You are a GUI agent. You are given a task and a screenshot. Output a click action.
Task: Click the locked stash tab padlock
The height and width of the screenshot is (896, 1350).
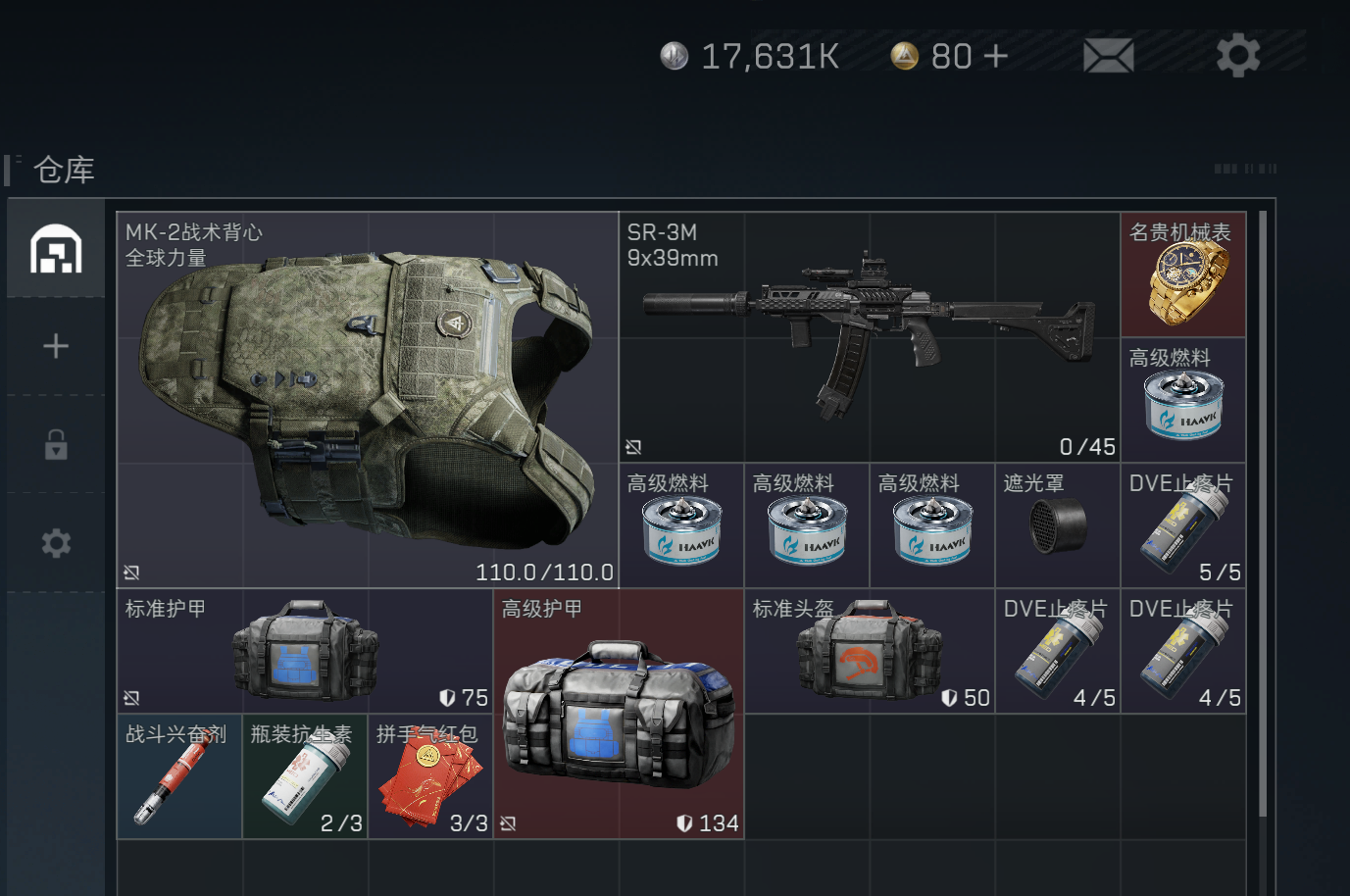pos(56,445)
